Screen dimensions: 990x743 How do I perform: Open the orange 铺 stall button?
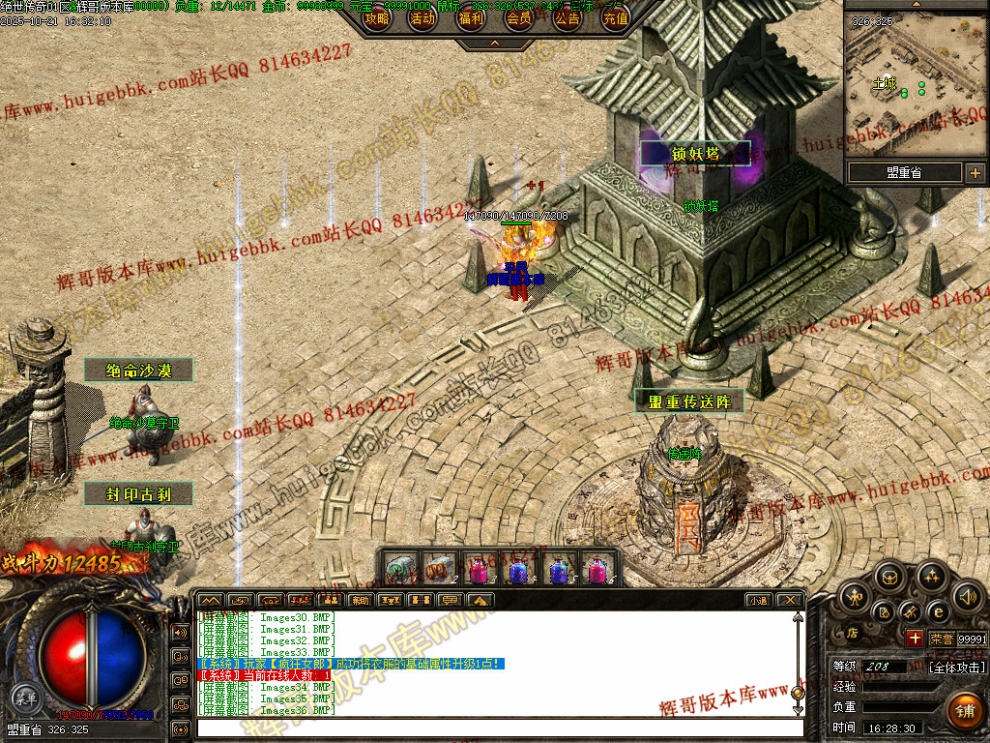point(966,710)
